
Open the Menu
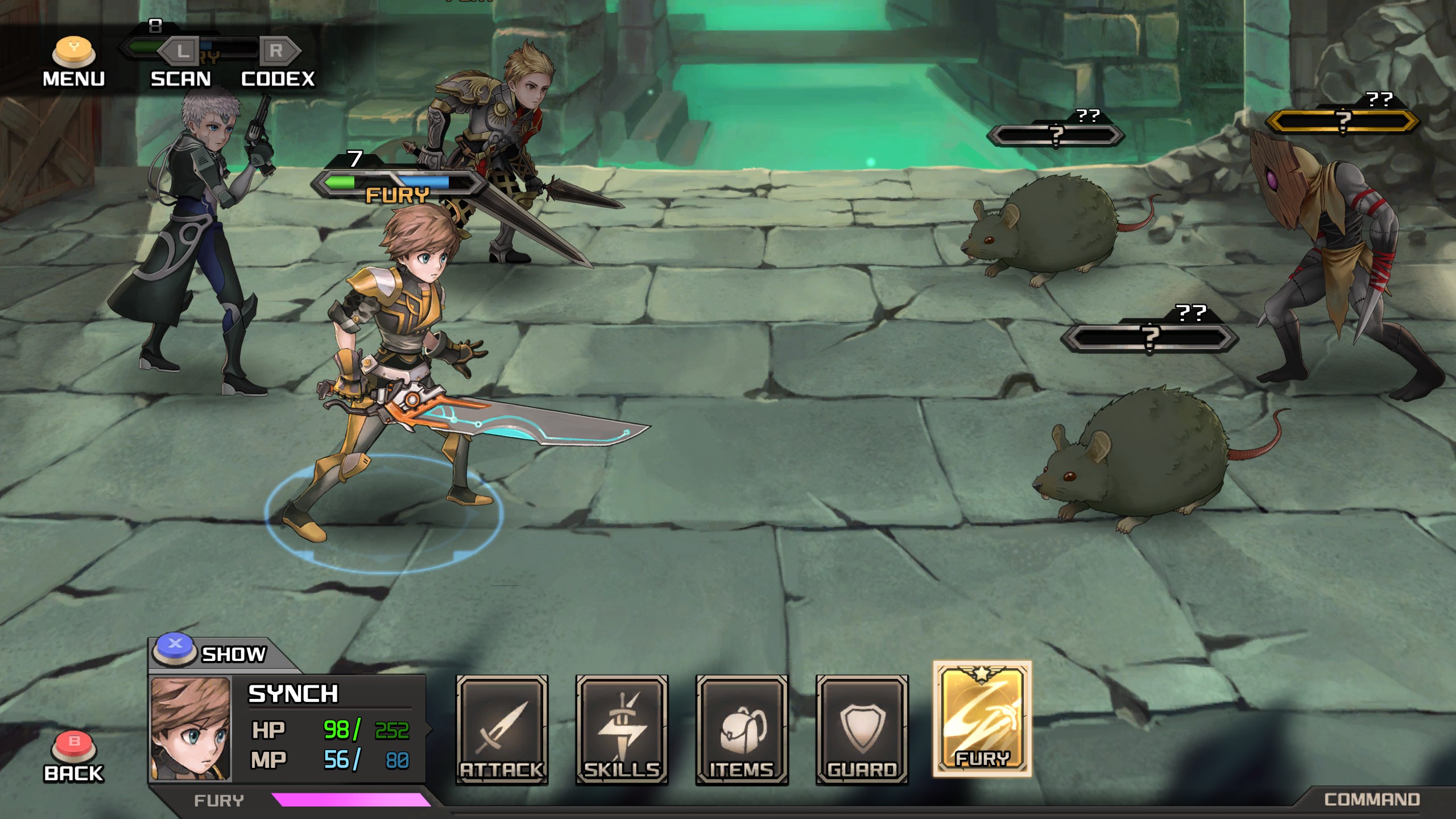point(74,61)
